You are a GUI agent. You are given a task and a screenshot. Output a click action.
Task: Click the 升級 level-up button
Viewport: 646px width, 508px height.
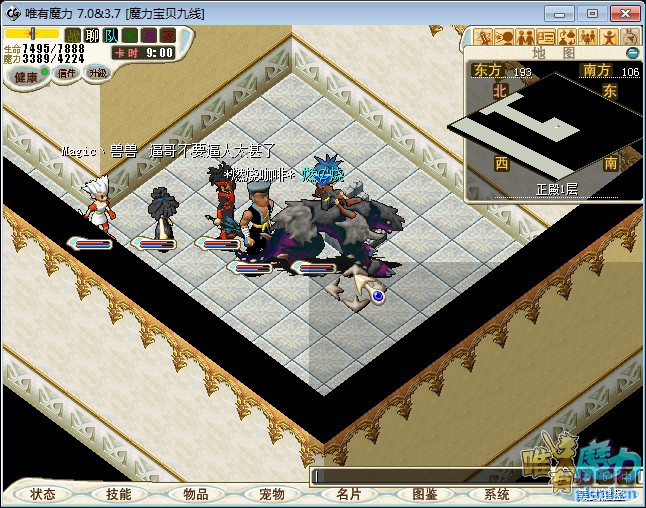pyautogui.click(x=98, y=73)
